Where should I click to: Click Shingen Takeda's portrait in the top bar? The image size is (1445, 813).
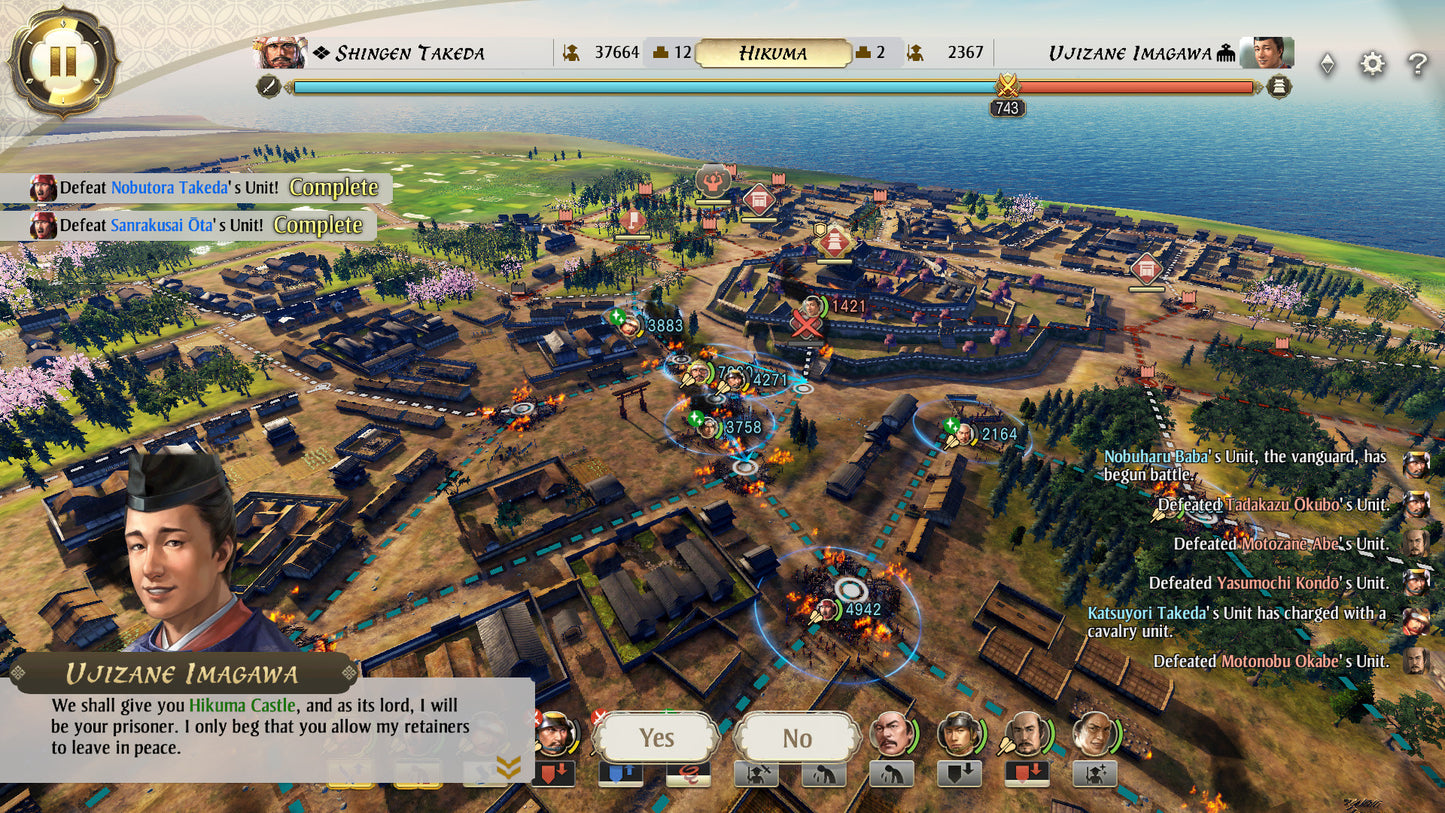281,52
